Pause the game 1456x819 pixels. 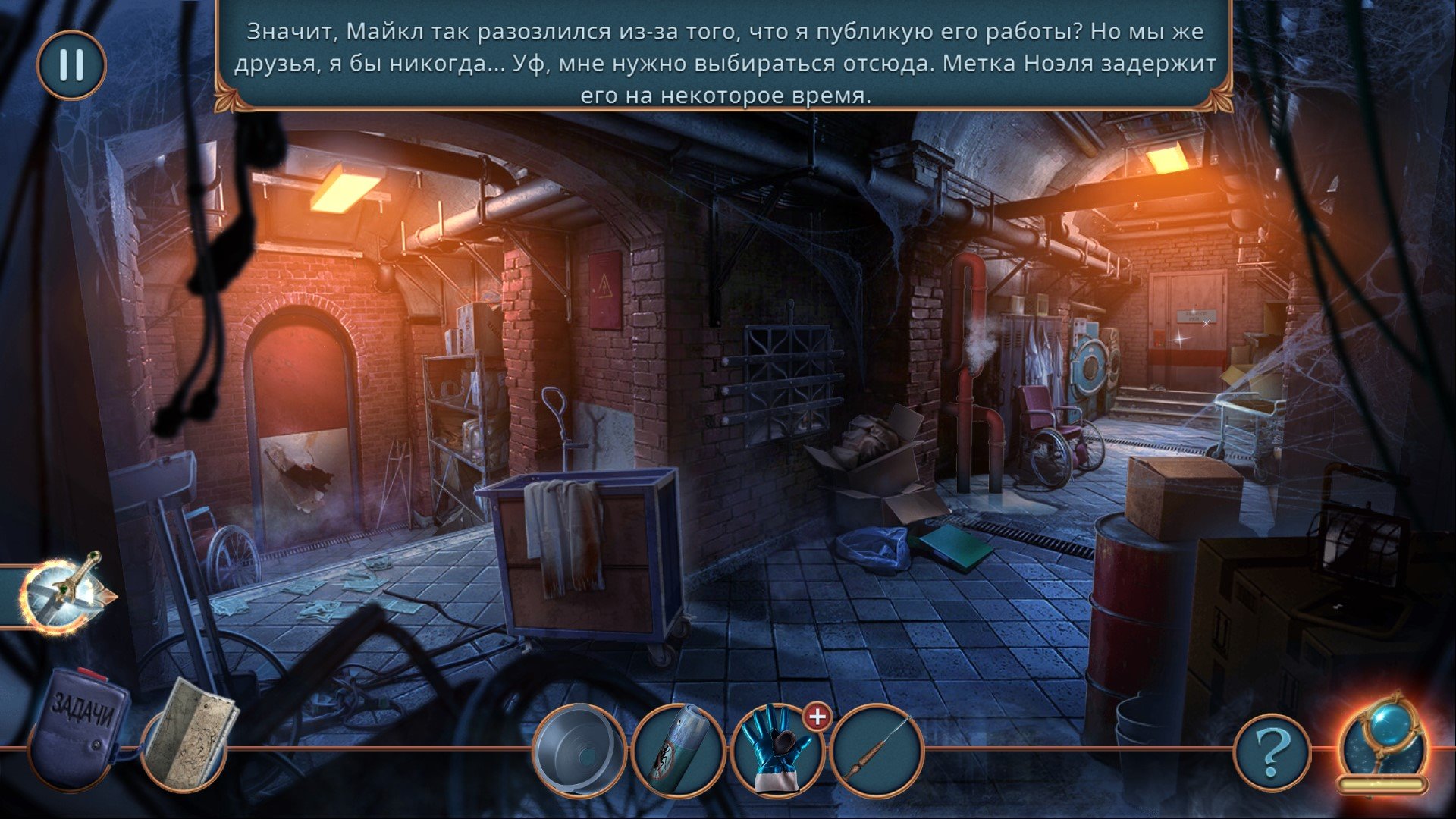coord(71,65)
